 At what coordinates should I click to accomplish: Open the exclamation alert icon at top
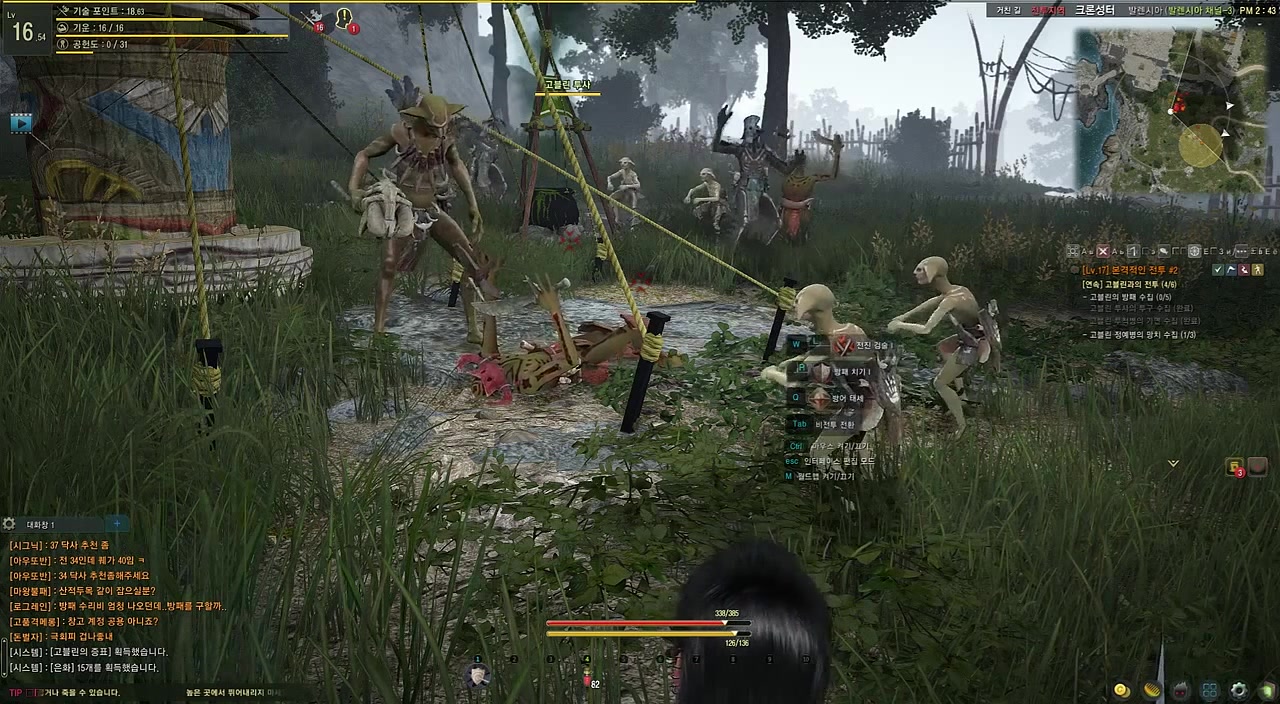click(345, 18)
